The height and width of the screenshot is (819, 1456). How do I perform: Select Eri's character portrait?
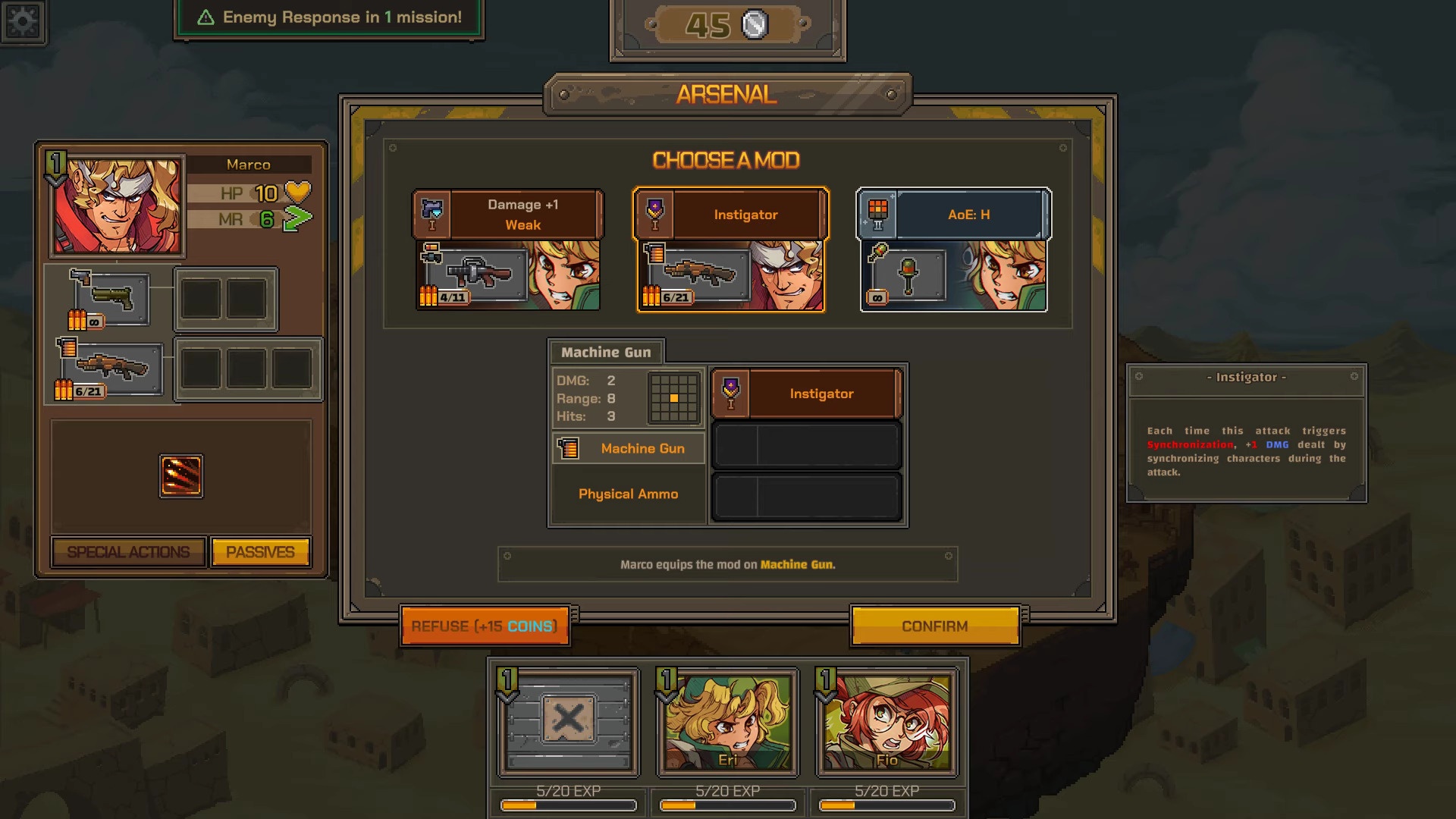click(x=727, y=723)
